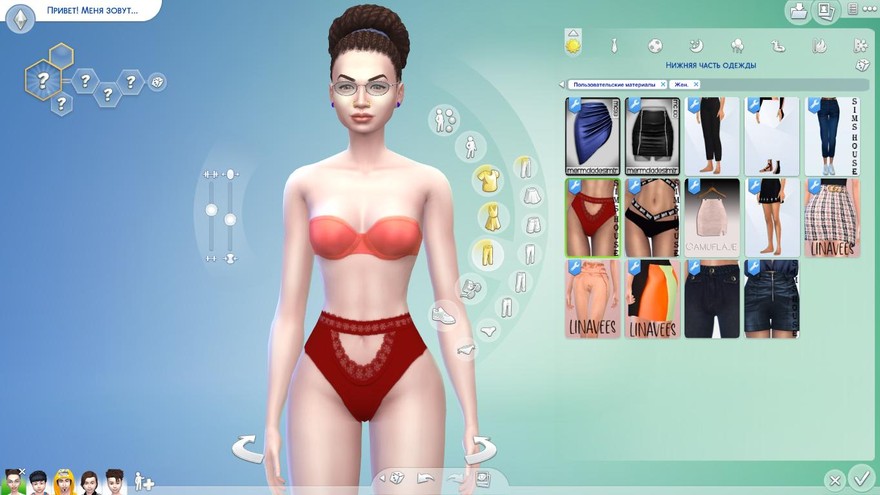
Task: Open the swimwear duck float tab
Action: pyautogui.click(x=778, y=46)
